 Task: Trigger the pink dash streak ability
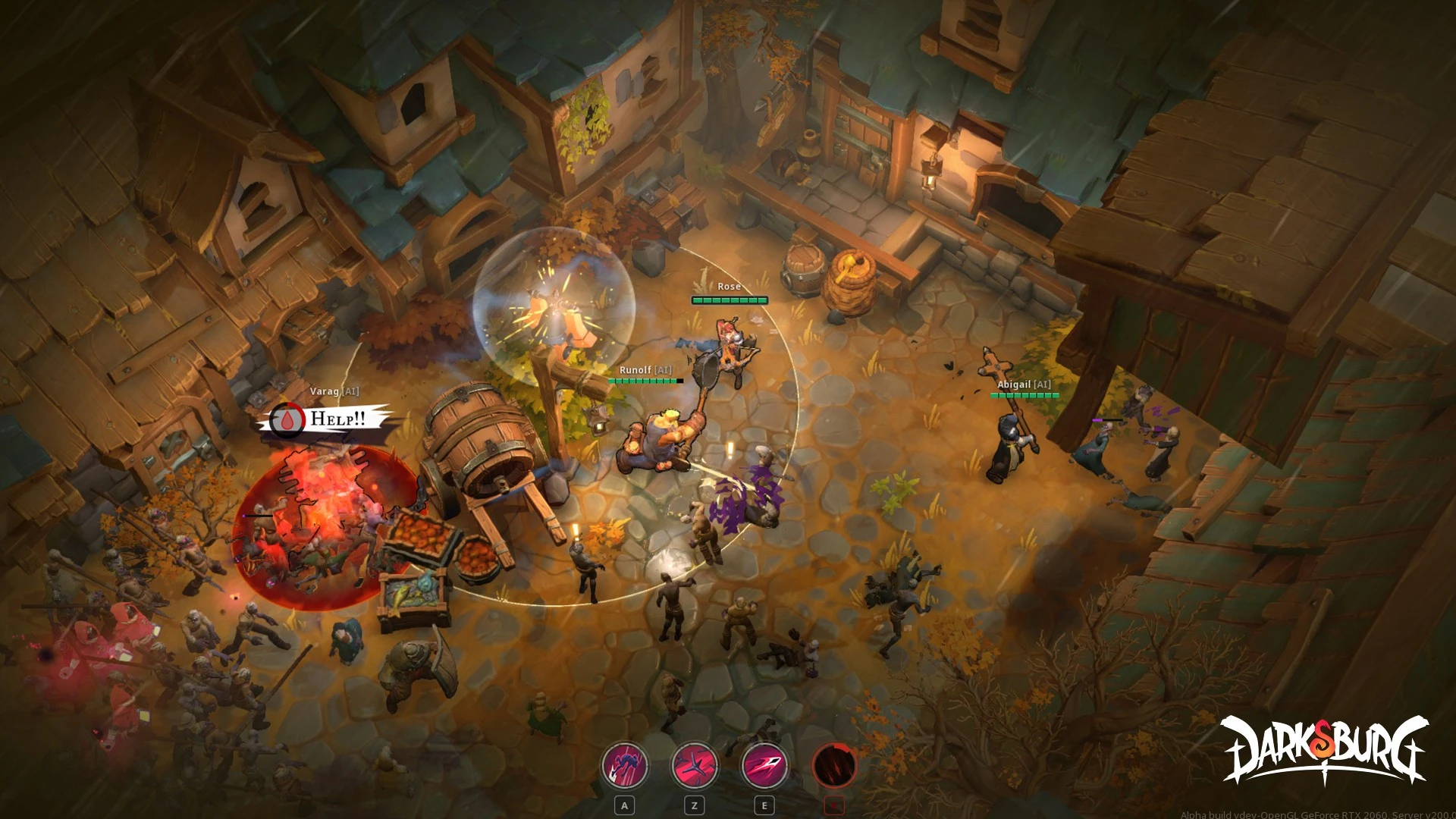pyautogui.click(x=764, y=766)
